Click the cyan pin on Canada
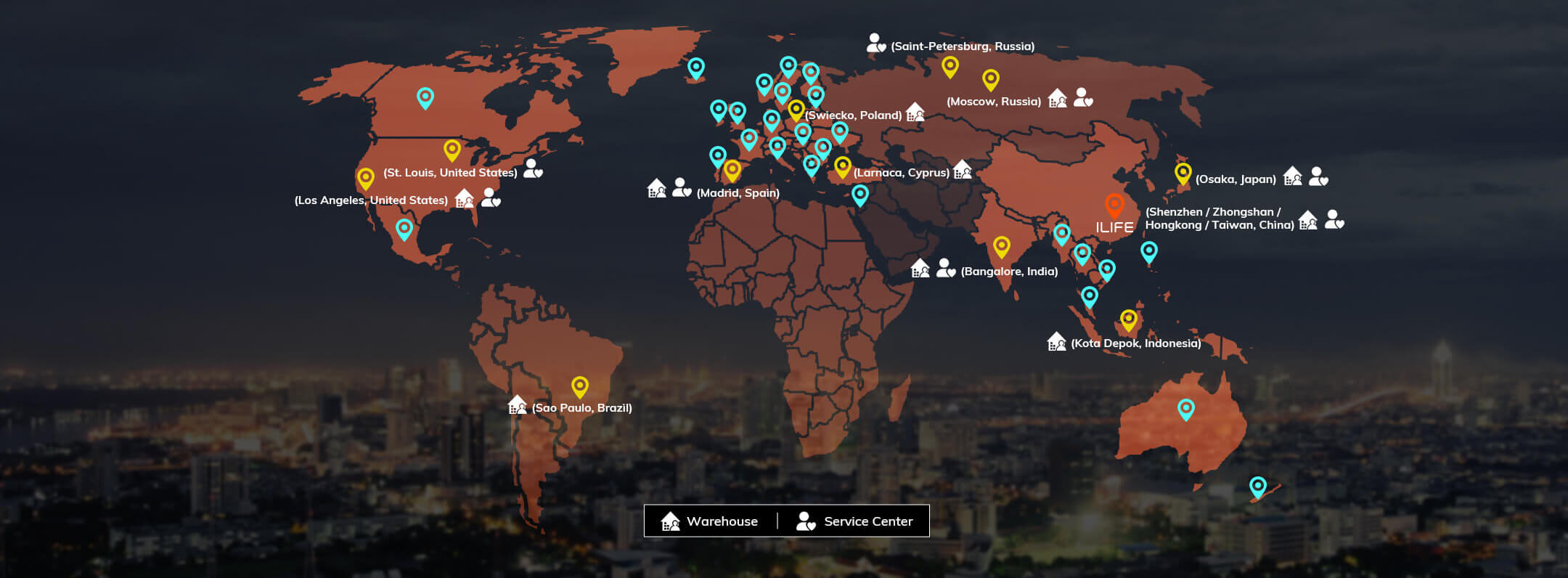 (425, 97)
